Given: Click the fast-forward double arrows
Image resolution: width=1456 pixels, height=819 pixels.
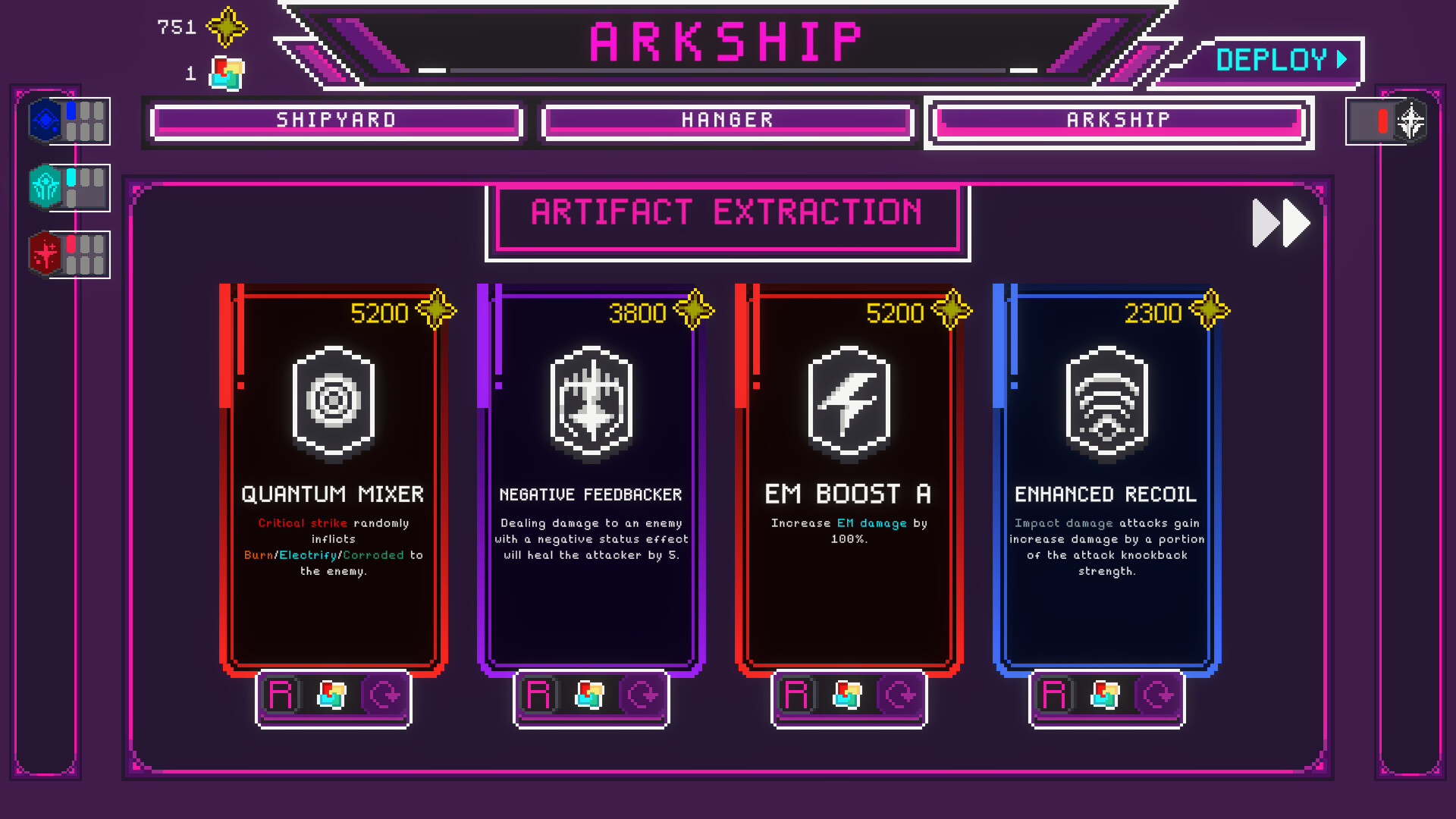Looking at the screenshot, I should point(1280,222).
